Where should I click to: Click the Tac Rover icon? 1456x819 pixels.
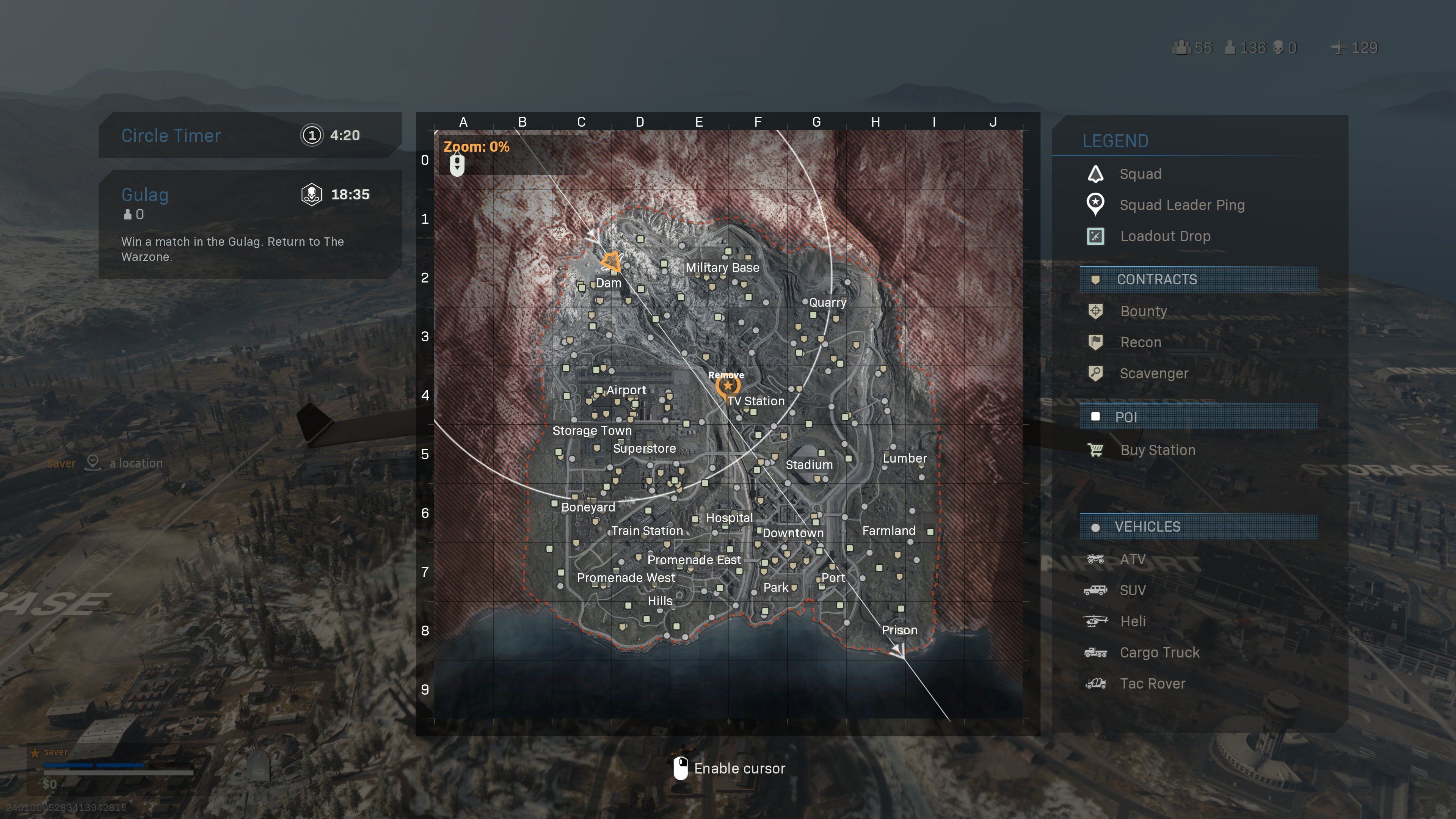pos(1095,683)
